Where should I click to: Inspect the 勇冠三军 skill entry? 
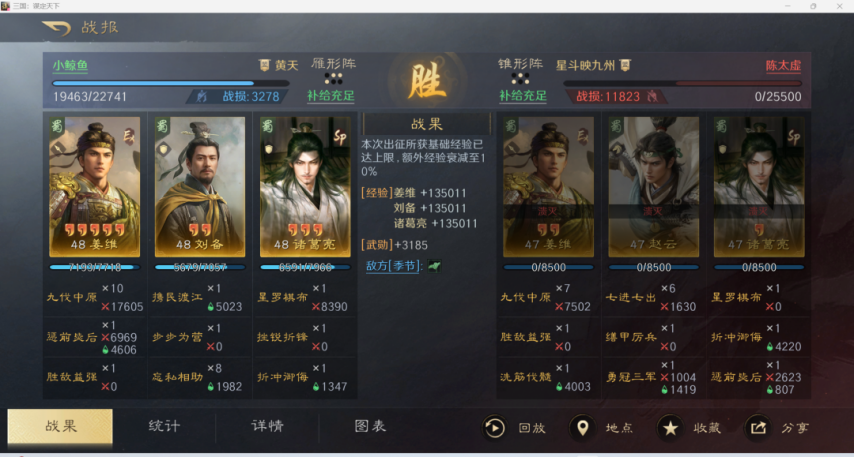pyautogui.click(x=632, y=377)
